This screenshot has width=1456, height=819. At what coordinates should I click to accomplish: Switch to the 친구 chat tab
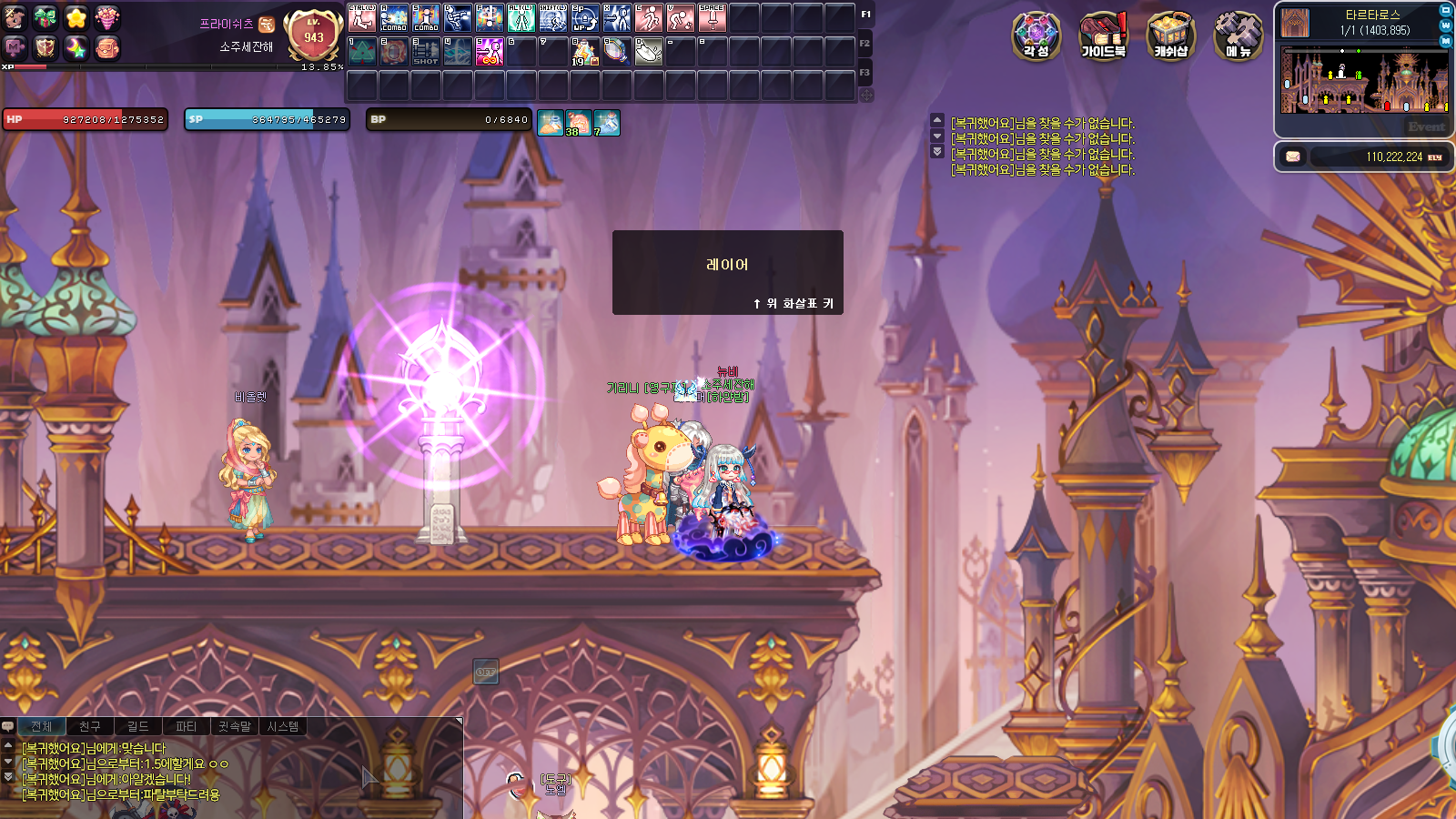89,726
